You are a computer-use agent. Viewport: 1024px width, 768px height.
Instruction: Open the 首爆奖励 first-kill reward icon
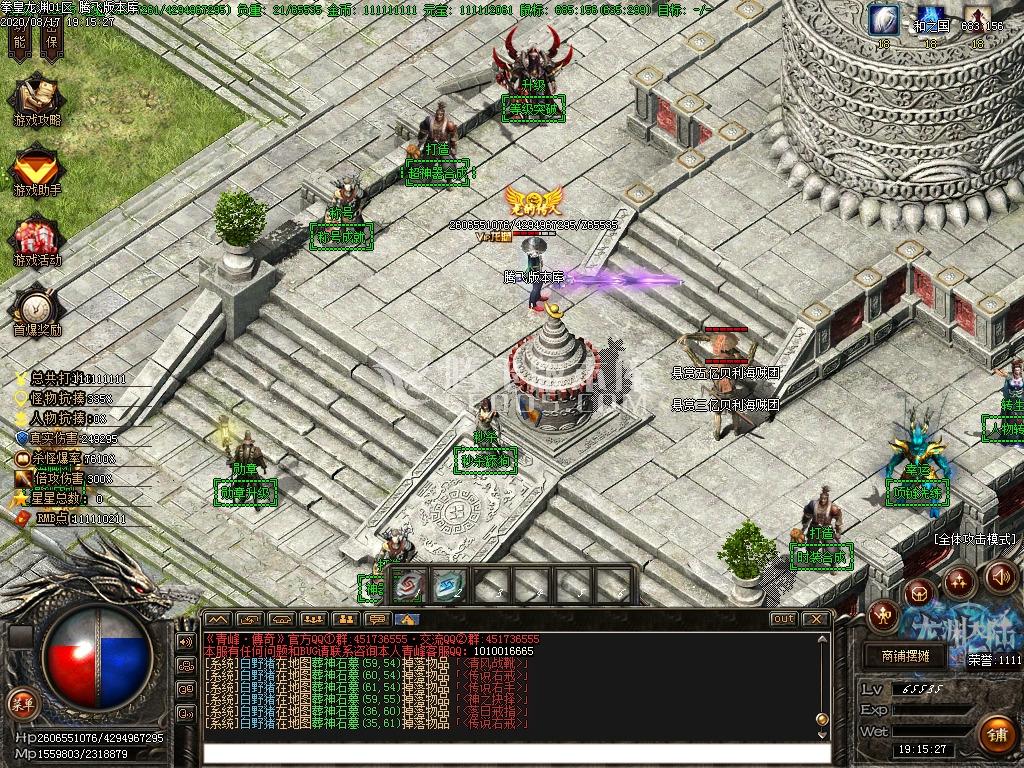click(x=36, y=309)
